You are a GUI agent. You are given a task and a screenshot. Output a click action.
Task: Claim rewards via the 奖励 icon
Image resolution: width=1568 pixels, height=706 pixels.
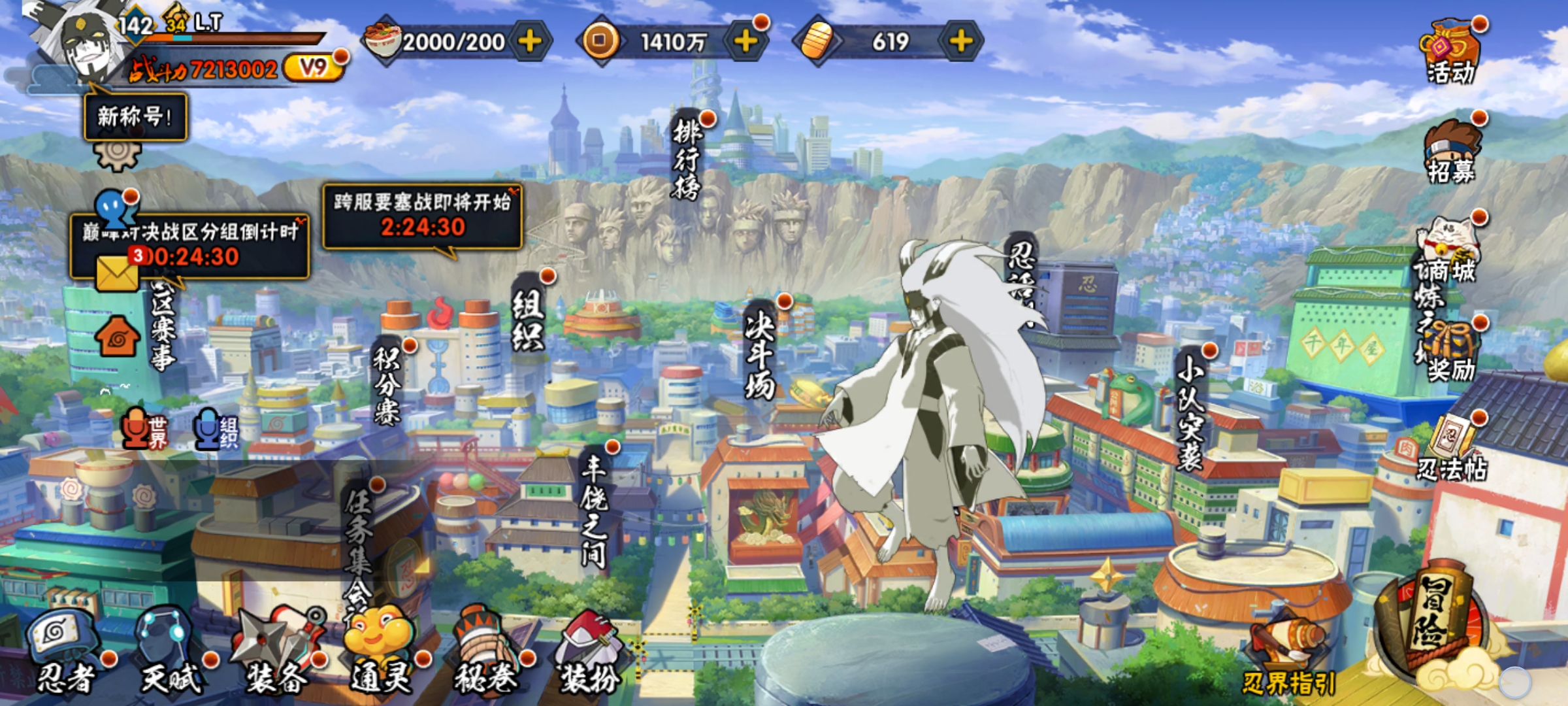(1450, 353)
